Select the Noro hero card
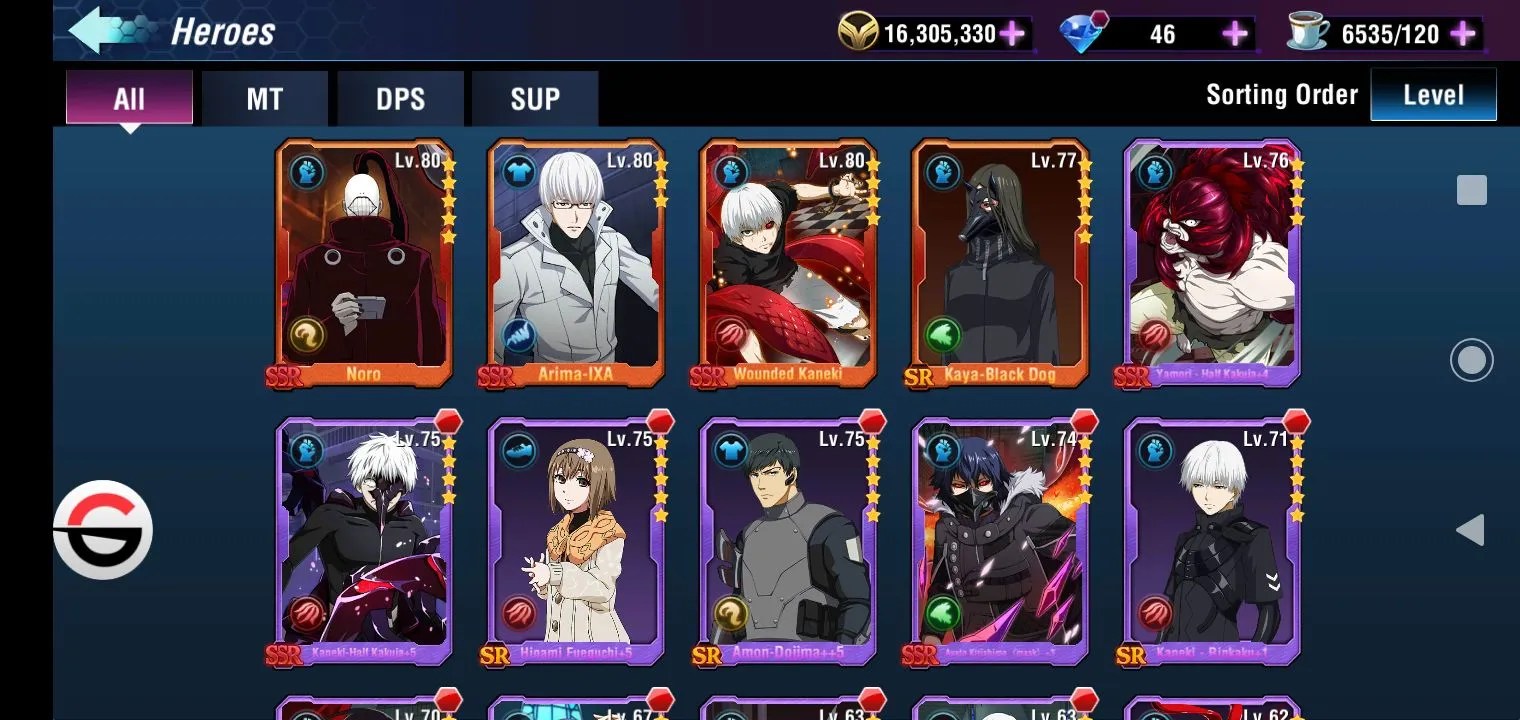 tap(364, 262)
